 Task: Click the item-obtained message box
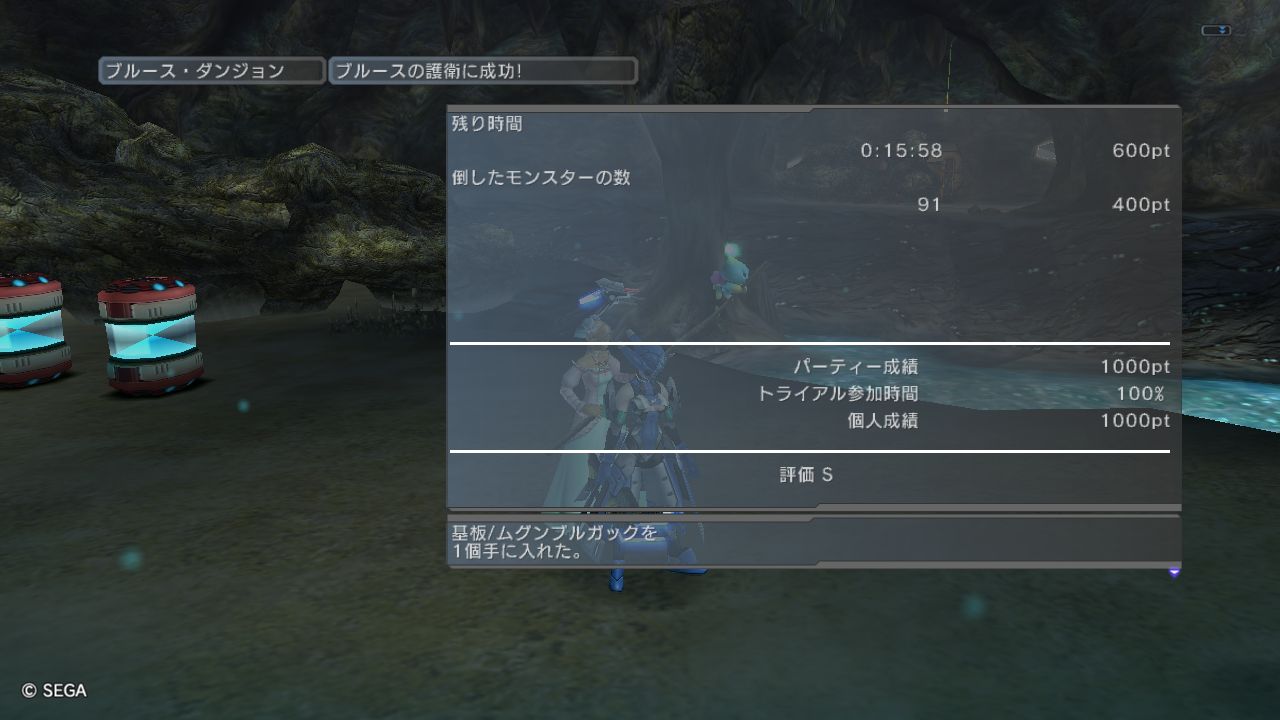coord(813,541)
